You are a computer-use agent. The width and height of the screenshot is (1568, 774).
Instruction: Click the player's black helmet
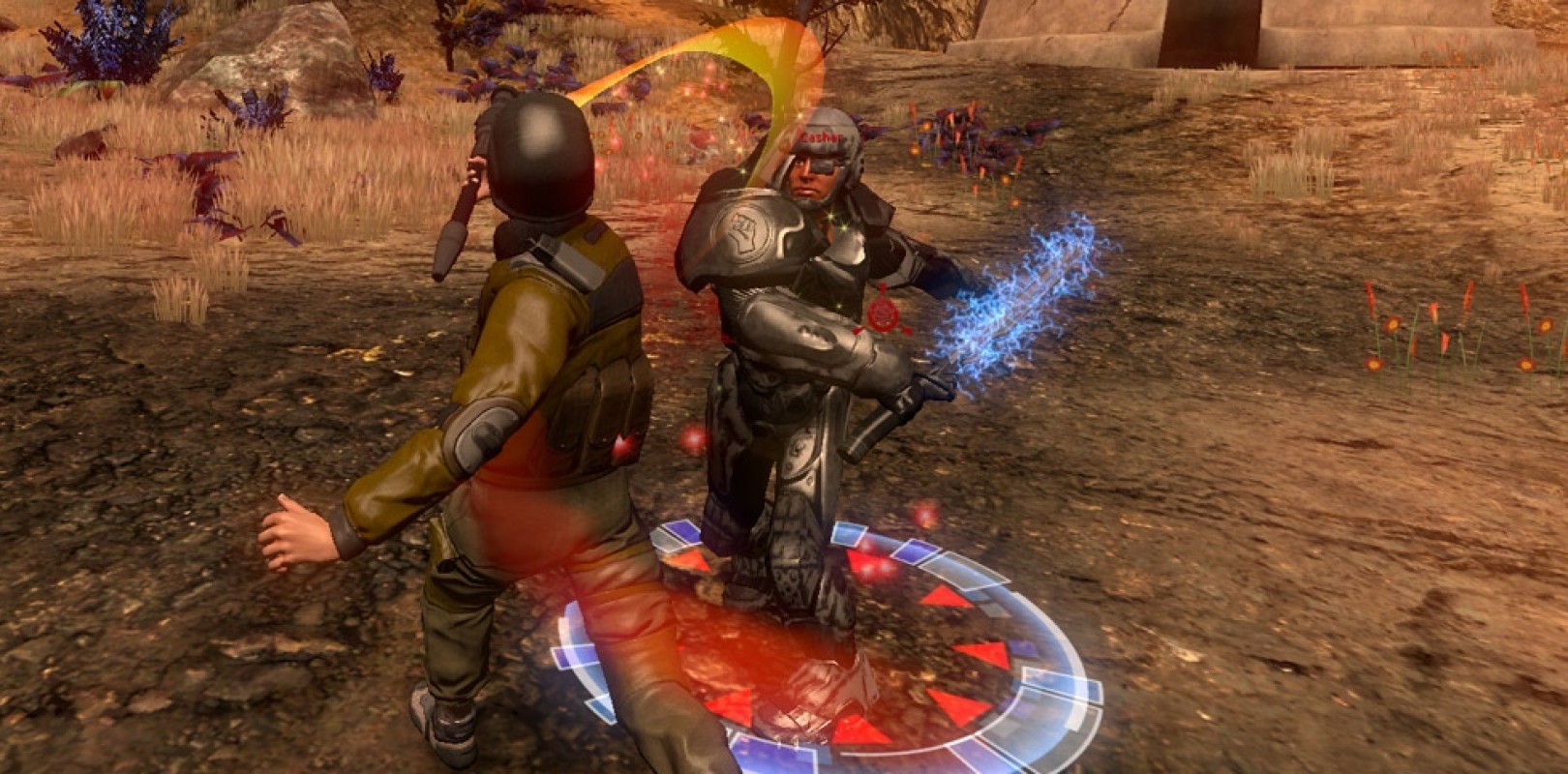[542, 155]
